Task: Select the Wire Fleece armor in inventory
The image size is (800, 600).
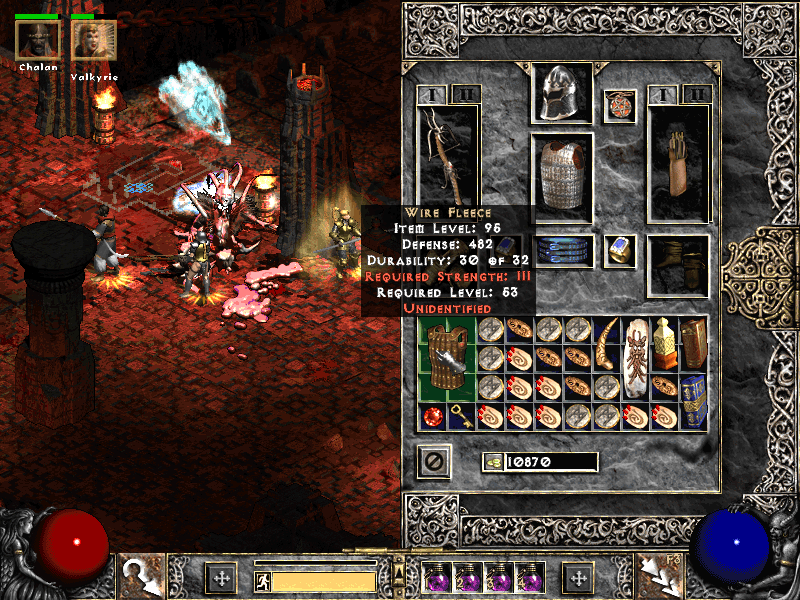Action: [x=447, y=357]
